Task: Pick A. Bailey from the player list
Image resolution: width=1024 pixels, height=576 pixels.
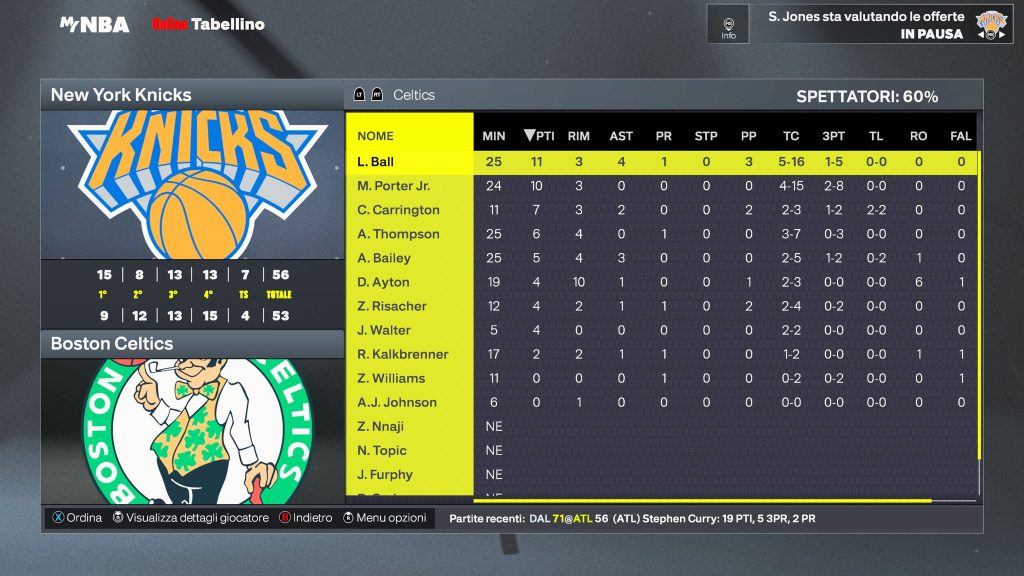Action: click(x=384, y=258)
